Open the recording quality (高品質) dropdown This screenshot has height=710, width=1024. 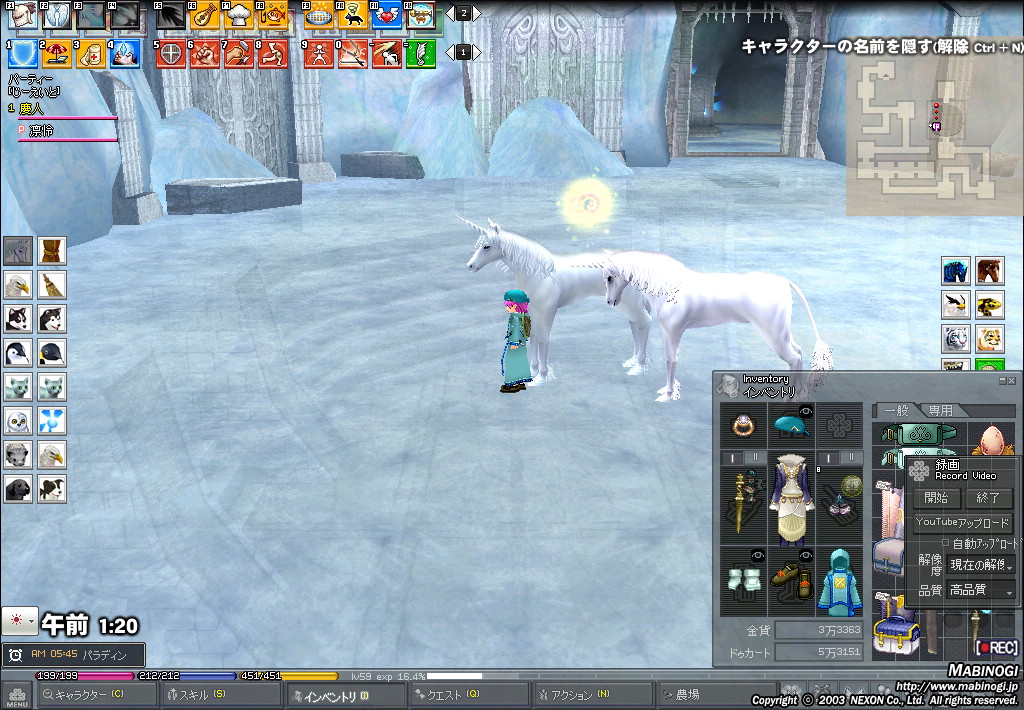coord(981,591)
